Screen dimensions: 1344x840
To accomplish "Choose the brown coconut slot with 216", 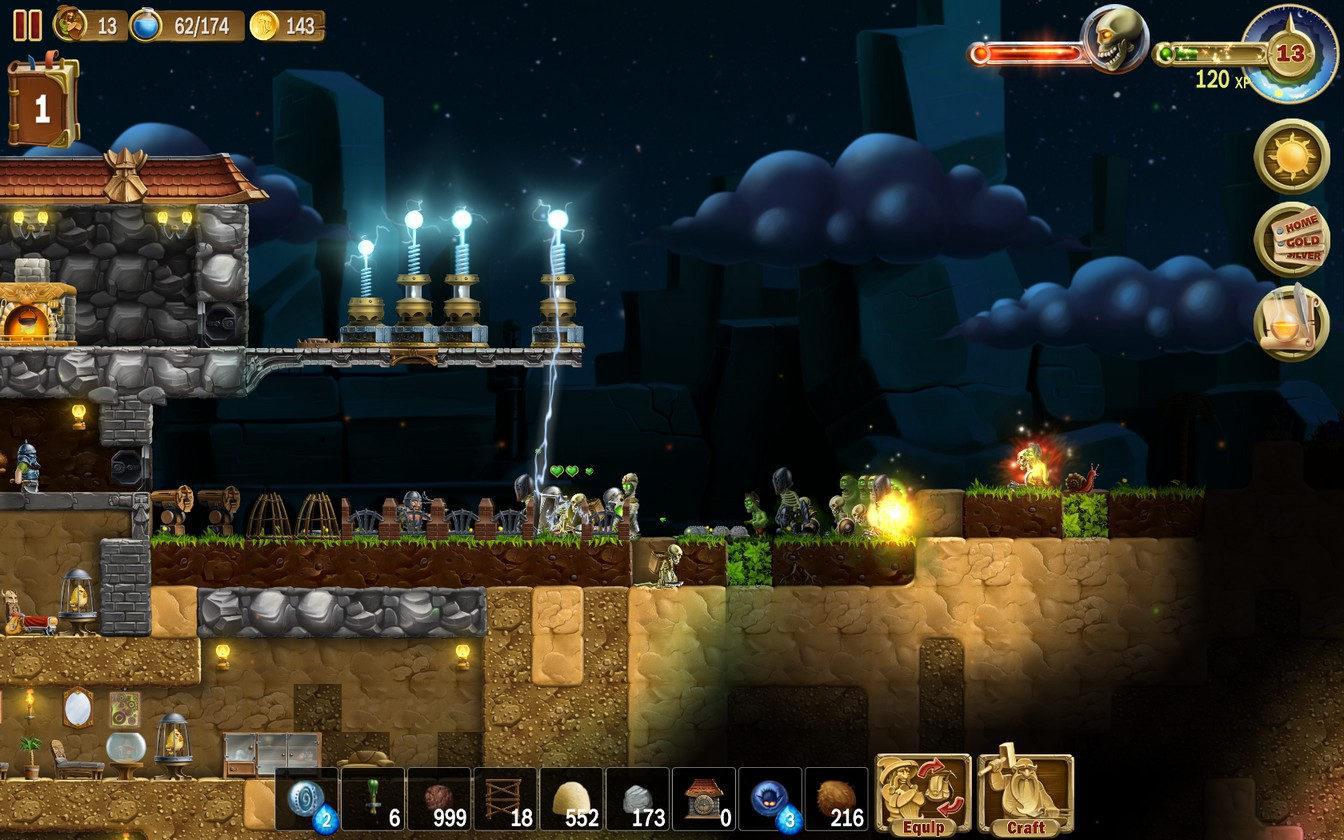I will click(835, 799).
